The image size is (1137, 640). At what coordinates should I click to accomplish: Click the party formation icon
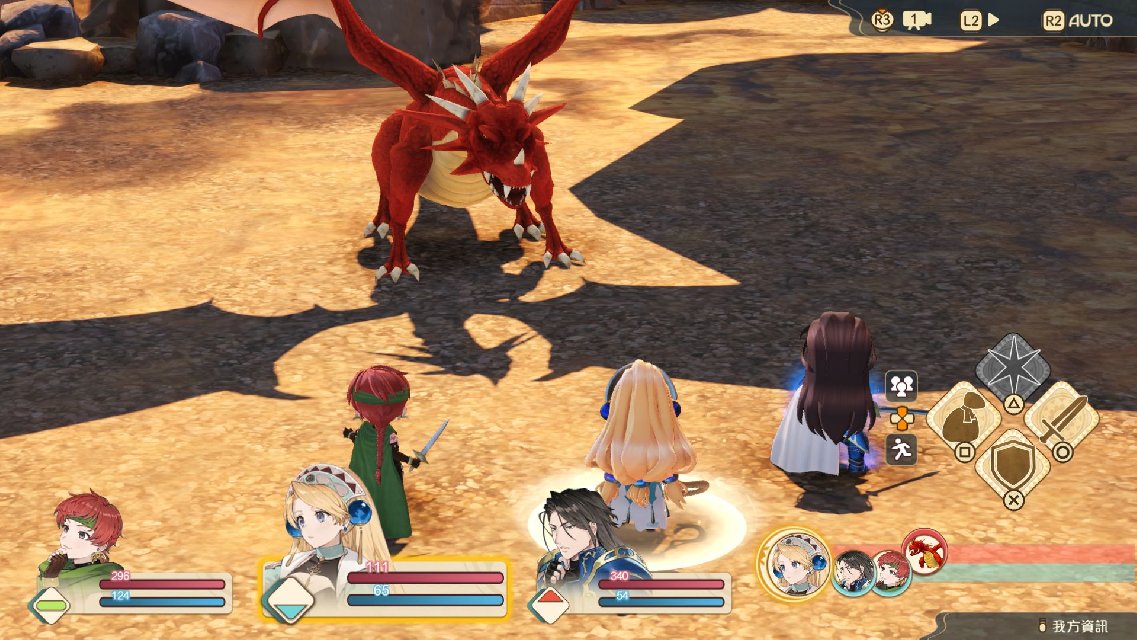pos(902,385)
